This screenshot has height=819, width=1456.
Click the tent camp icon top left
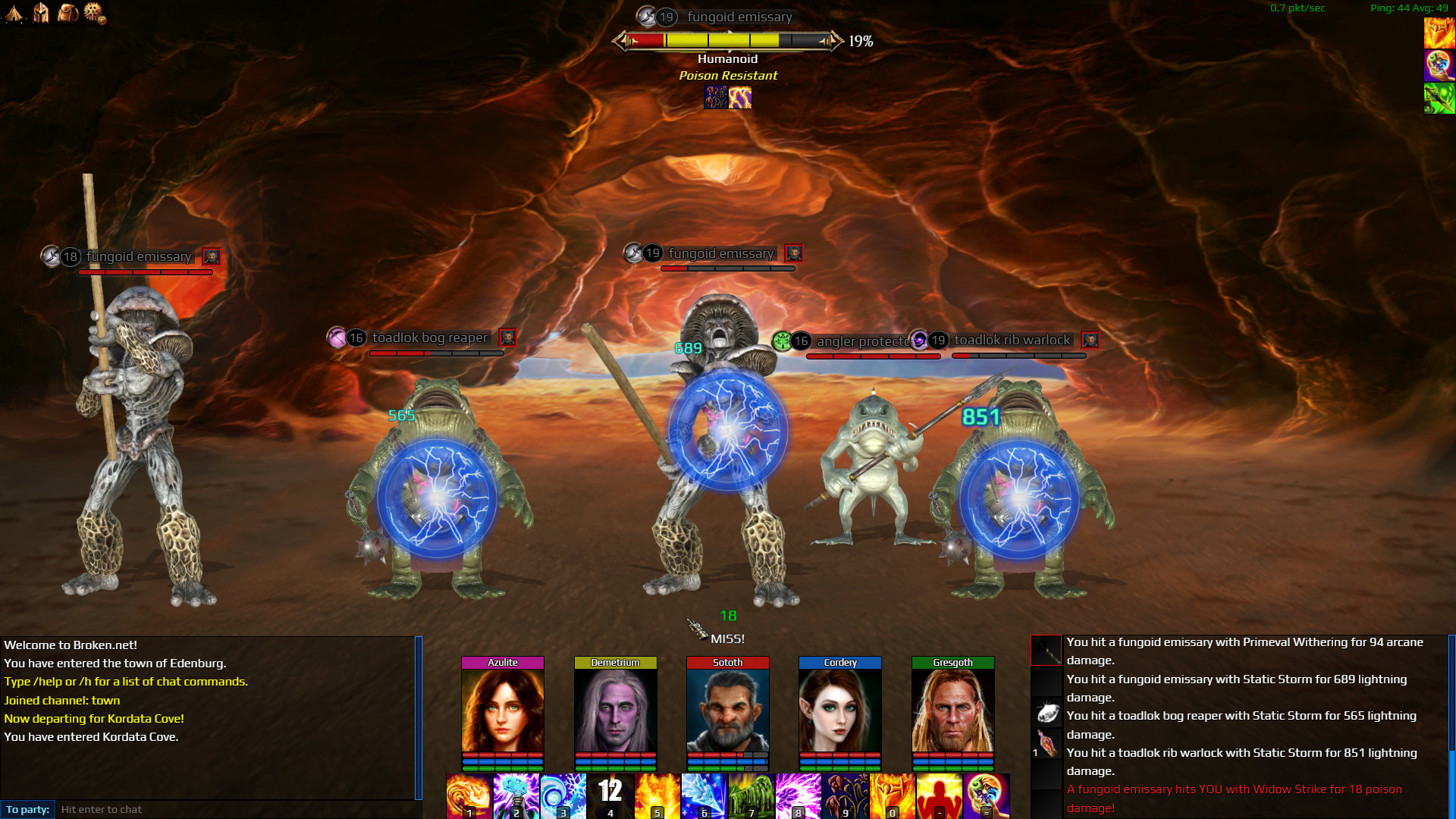pyautogui.click(x=13, y=14)
